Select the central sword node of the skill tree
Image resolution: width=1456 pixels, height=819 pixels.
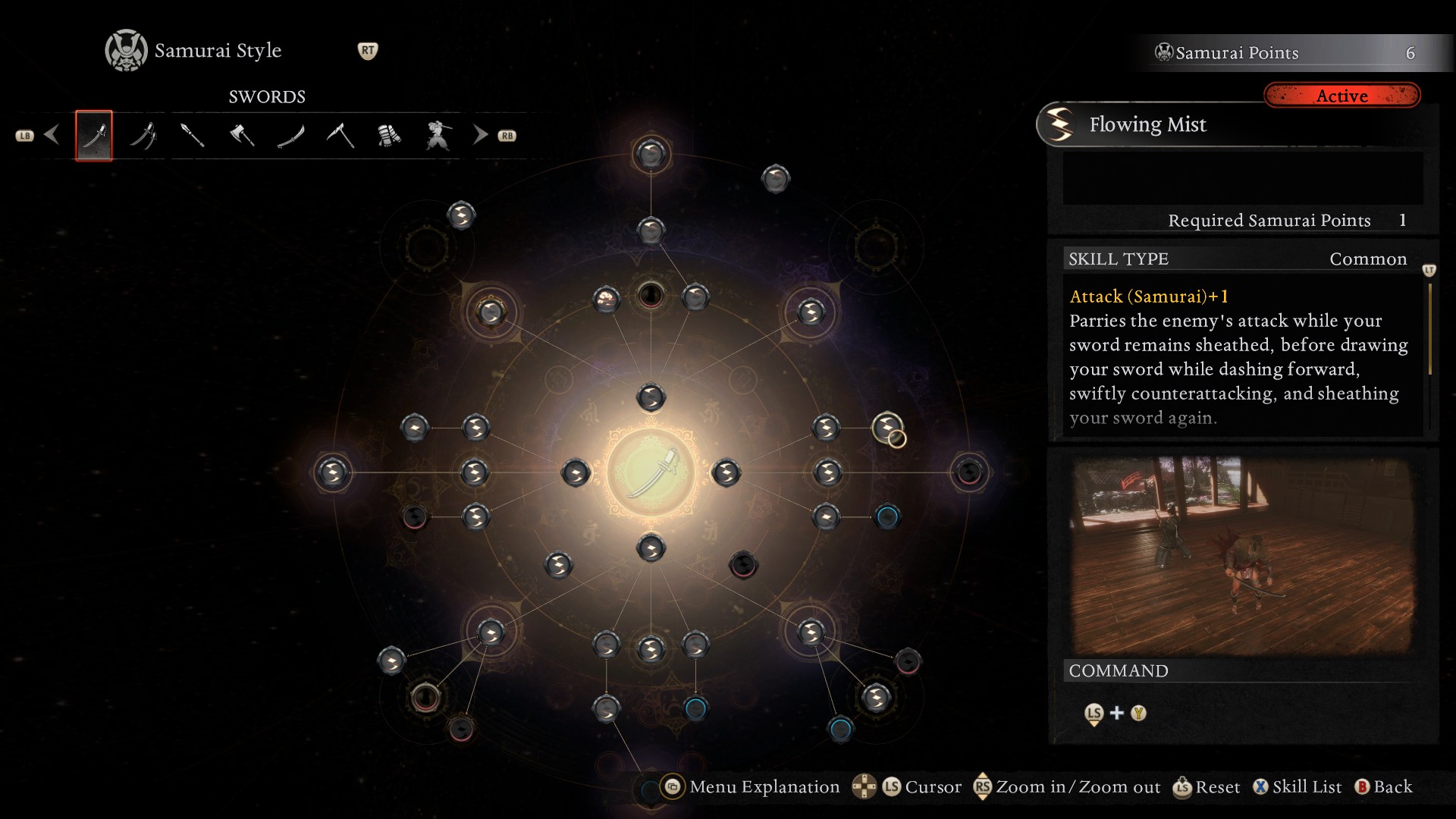[651, 472]
